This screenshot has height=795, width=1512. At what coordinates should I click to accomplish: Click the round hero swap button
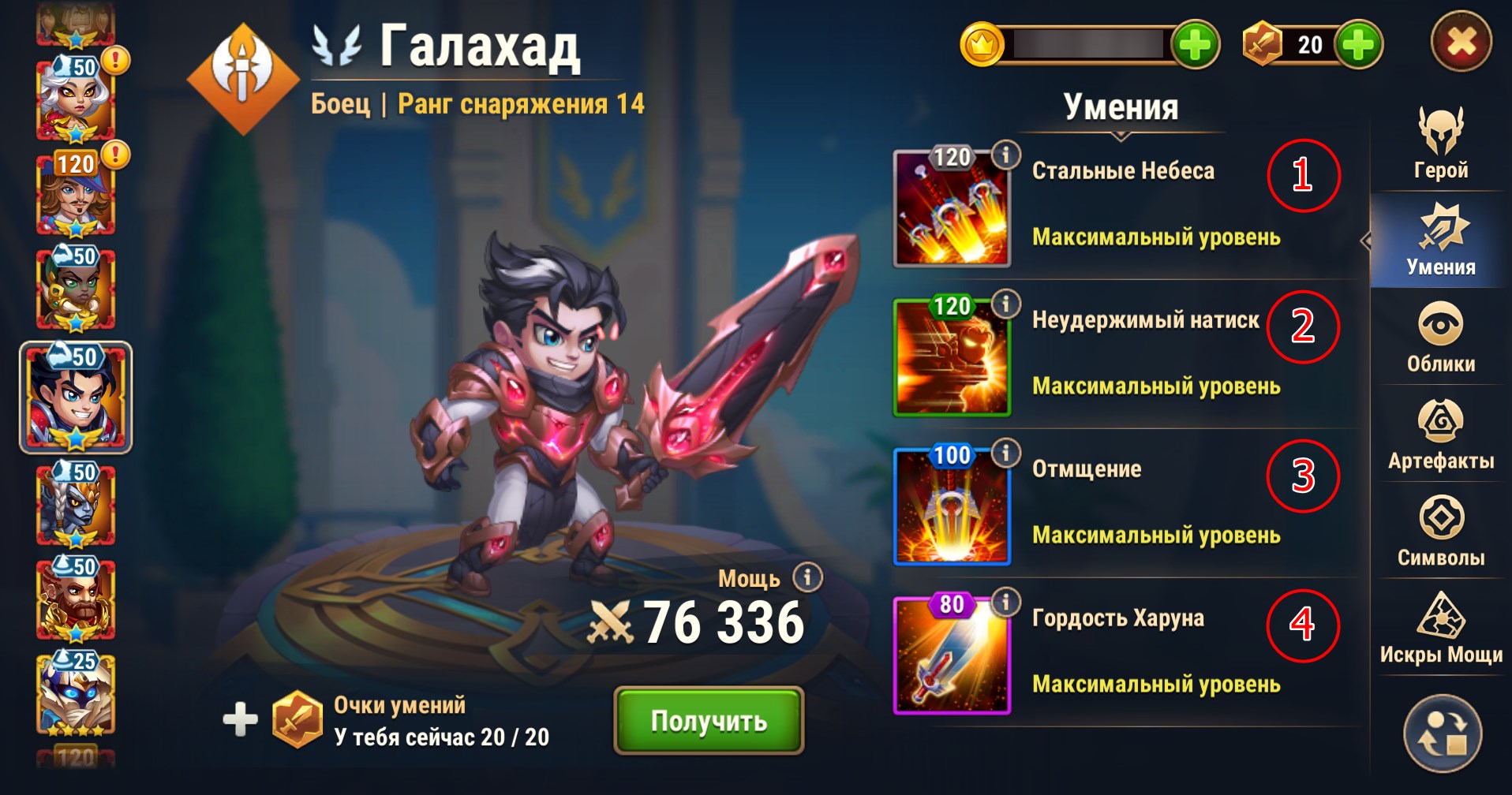[x=1442, y=733]
